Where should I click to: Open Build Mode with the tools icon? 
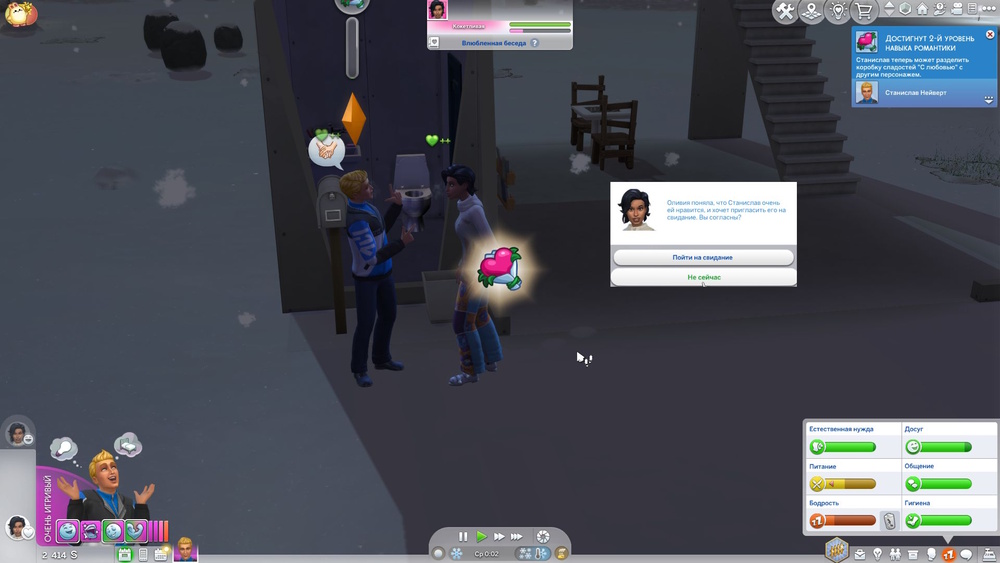click(x=786, y=11)
